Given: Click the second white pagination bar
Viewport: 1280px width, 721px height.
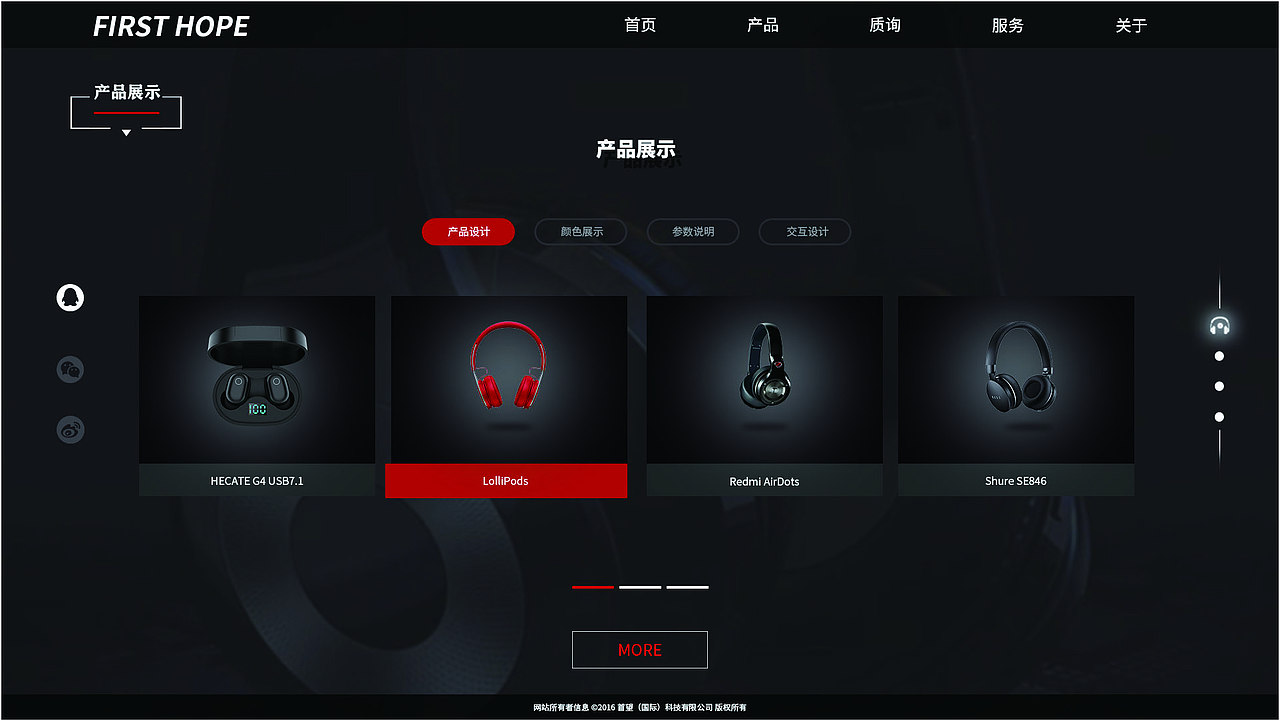Looking at the screenshot, I should (639, 586).
